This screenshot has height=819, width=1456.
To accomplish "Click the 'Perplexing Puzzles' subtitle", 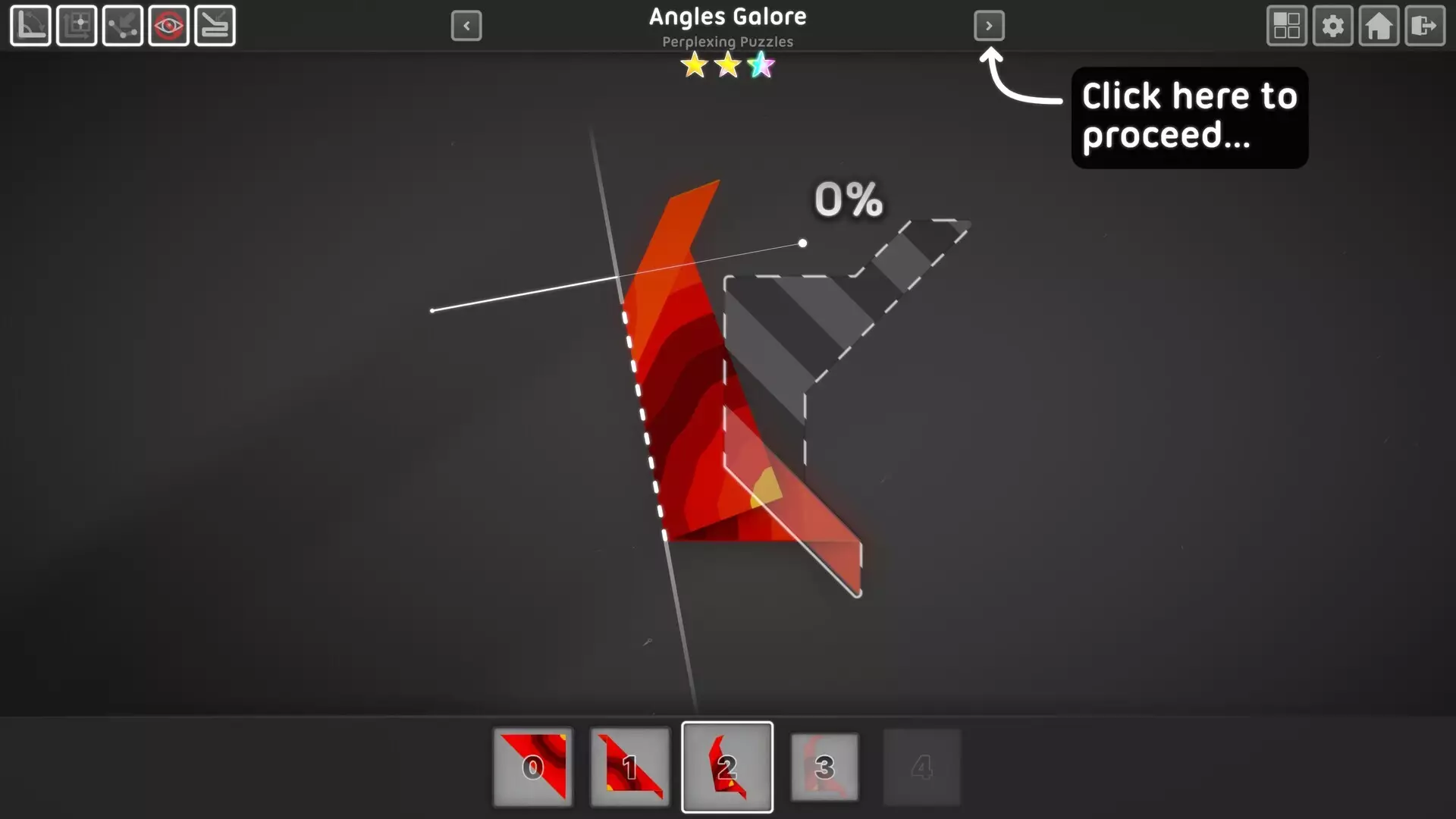I will tap(727, 42).
